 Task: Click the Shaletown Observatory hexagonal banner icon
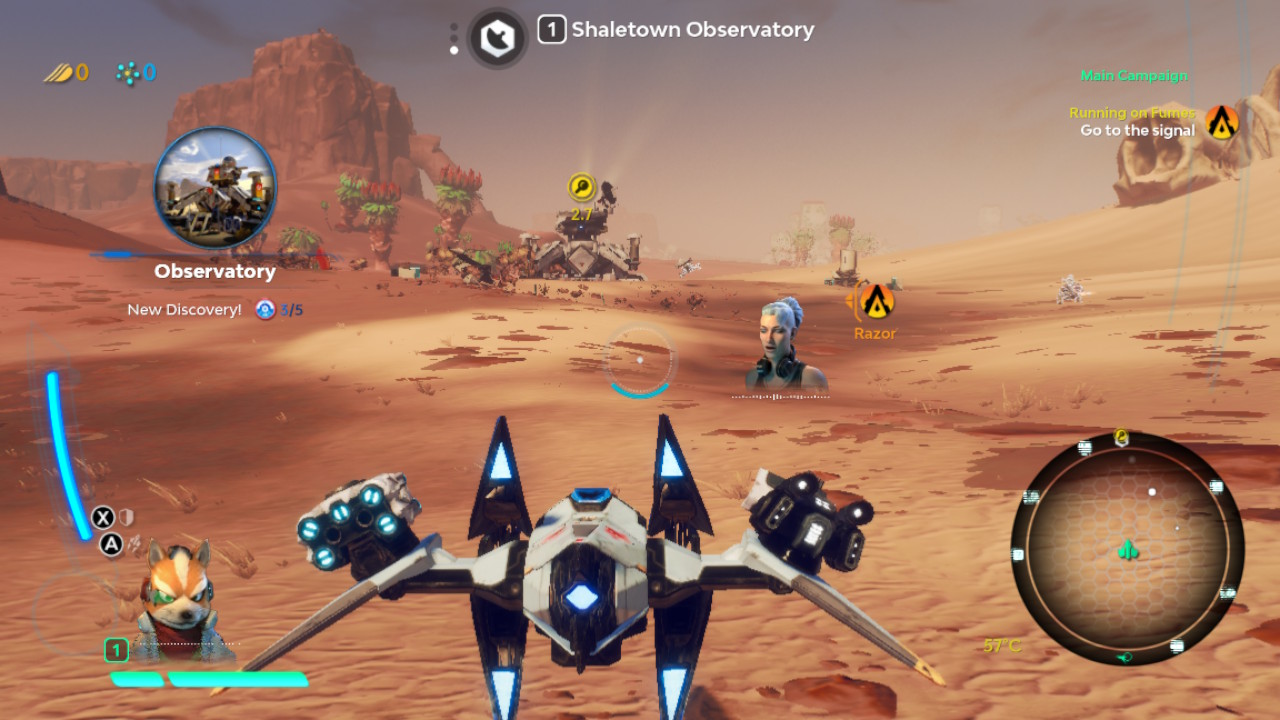point(497,36)
